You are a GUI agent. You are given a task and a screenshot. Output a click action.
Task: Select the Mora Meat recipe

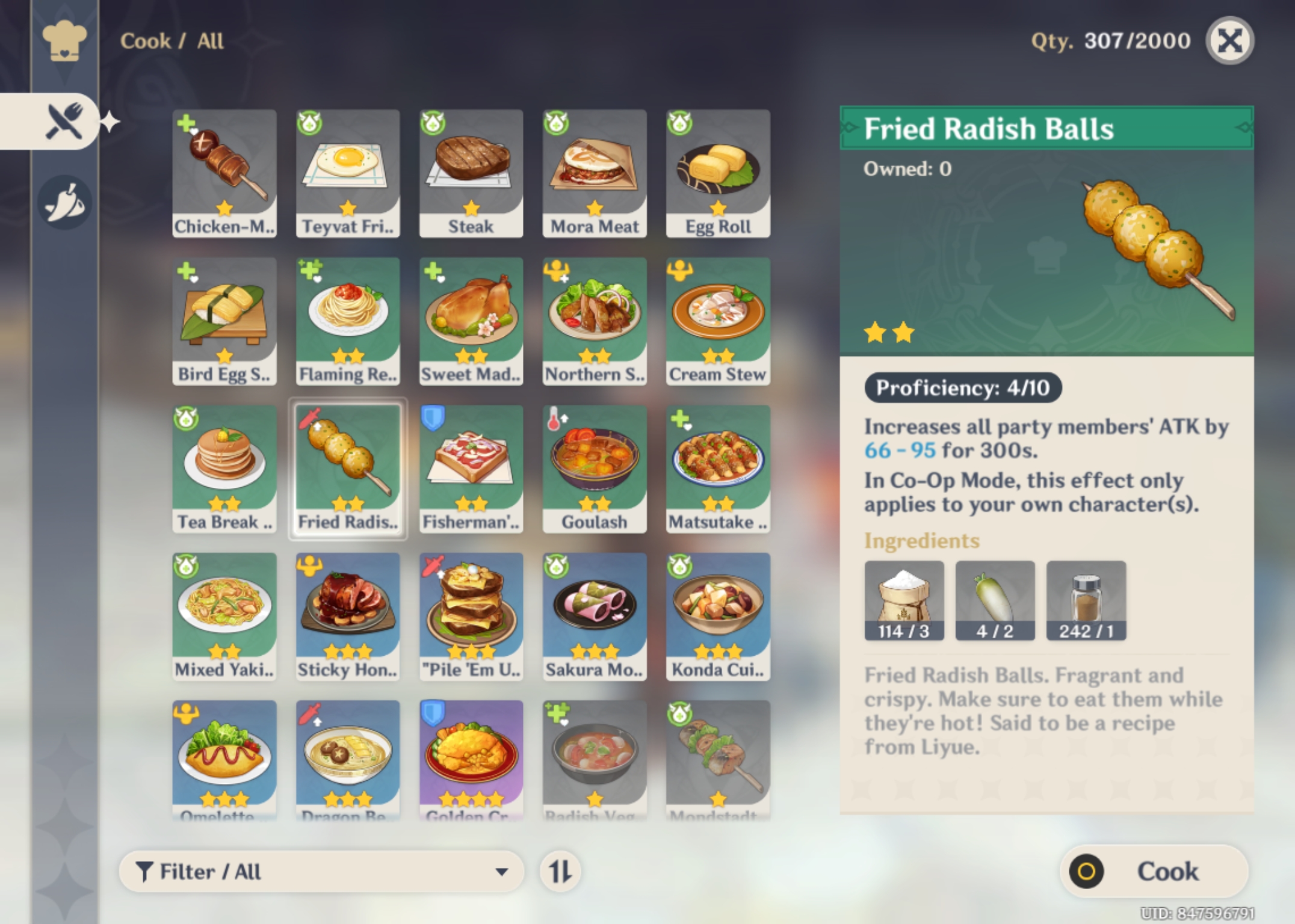[595, 171]
